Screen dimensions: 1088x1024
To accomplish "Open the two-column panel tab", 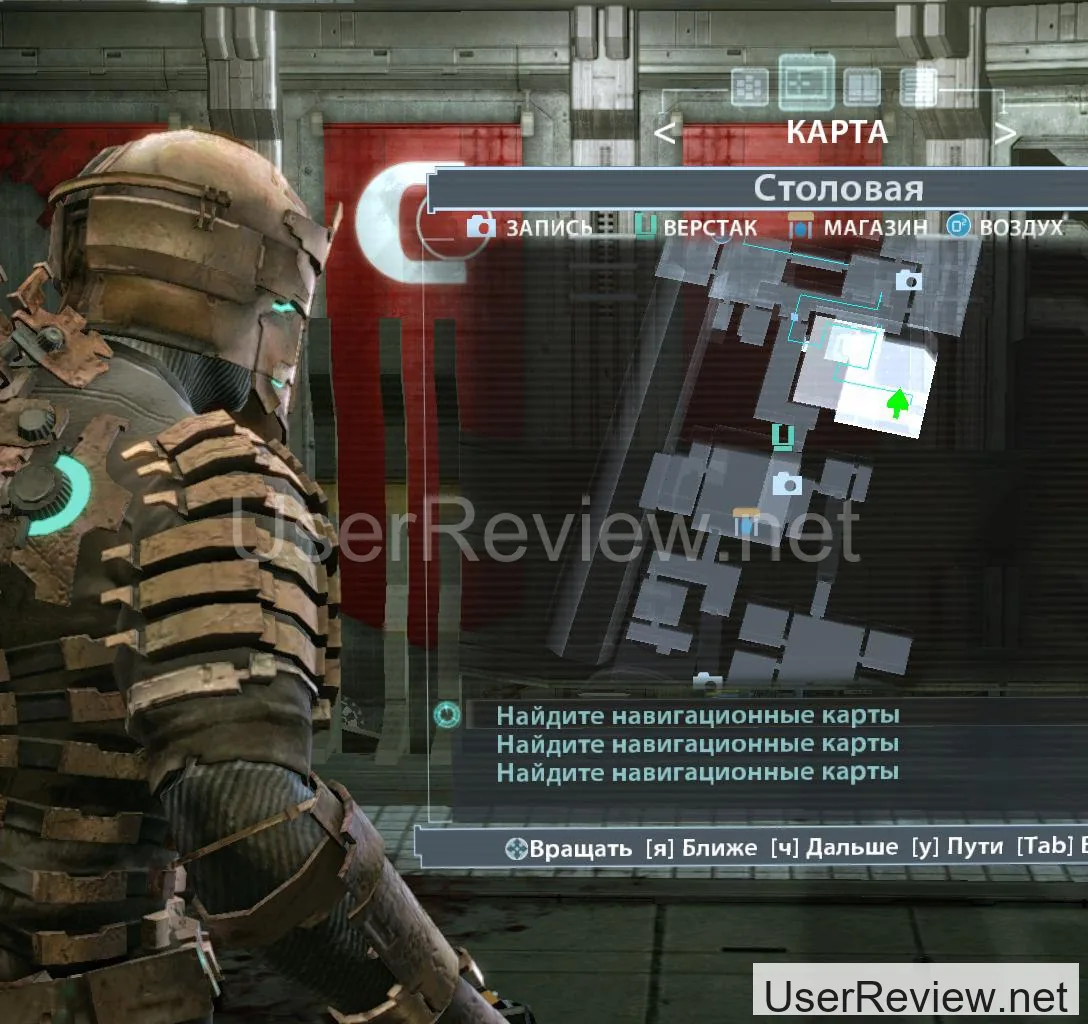I will (x=861, y=87).
